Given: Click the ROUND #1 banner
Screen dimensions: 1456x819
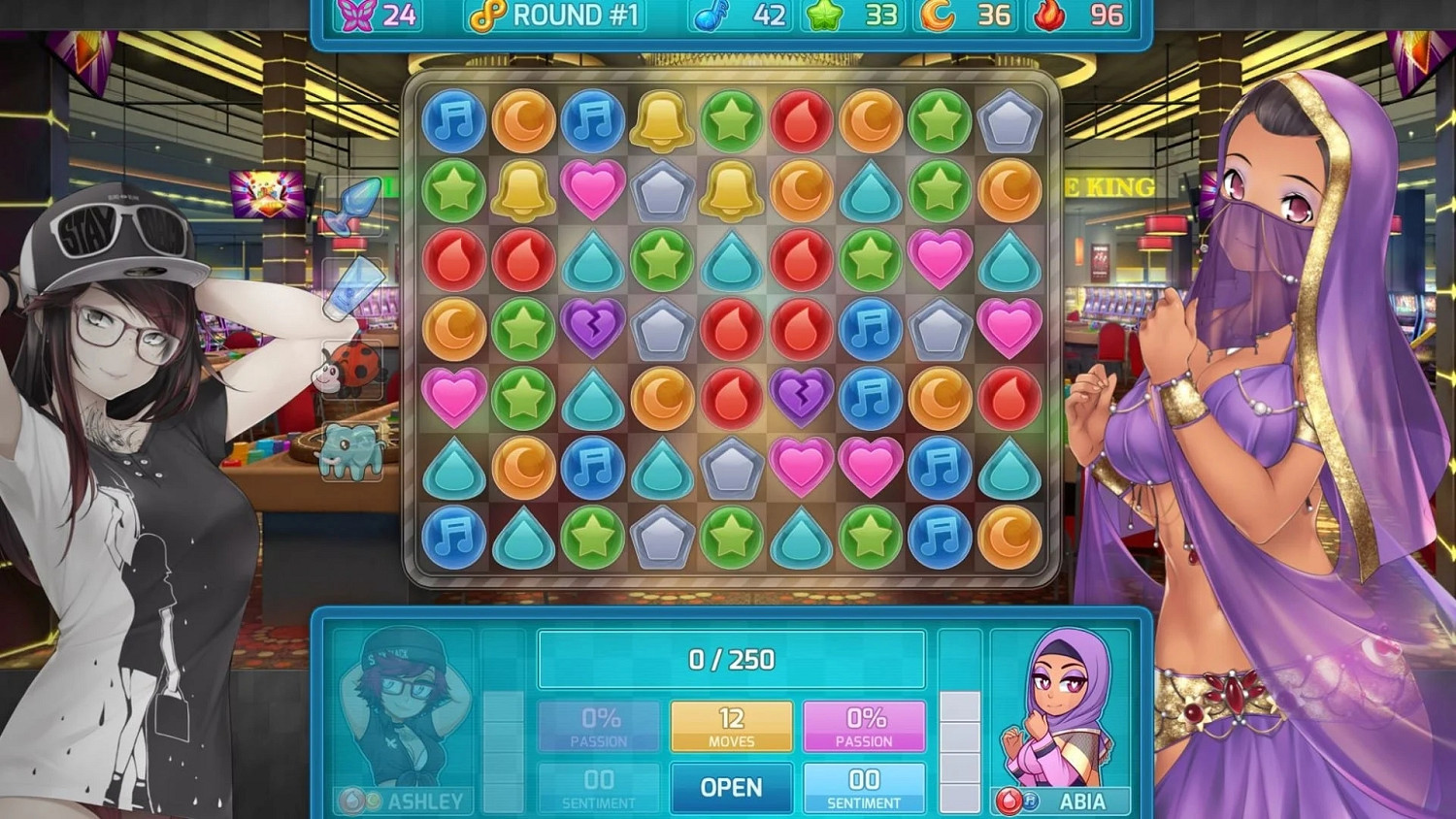Looking at the screenshot, I should (x=558, y=15).
